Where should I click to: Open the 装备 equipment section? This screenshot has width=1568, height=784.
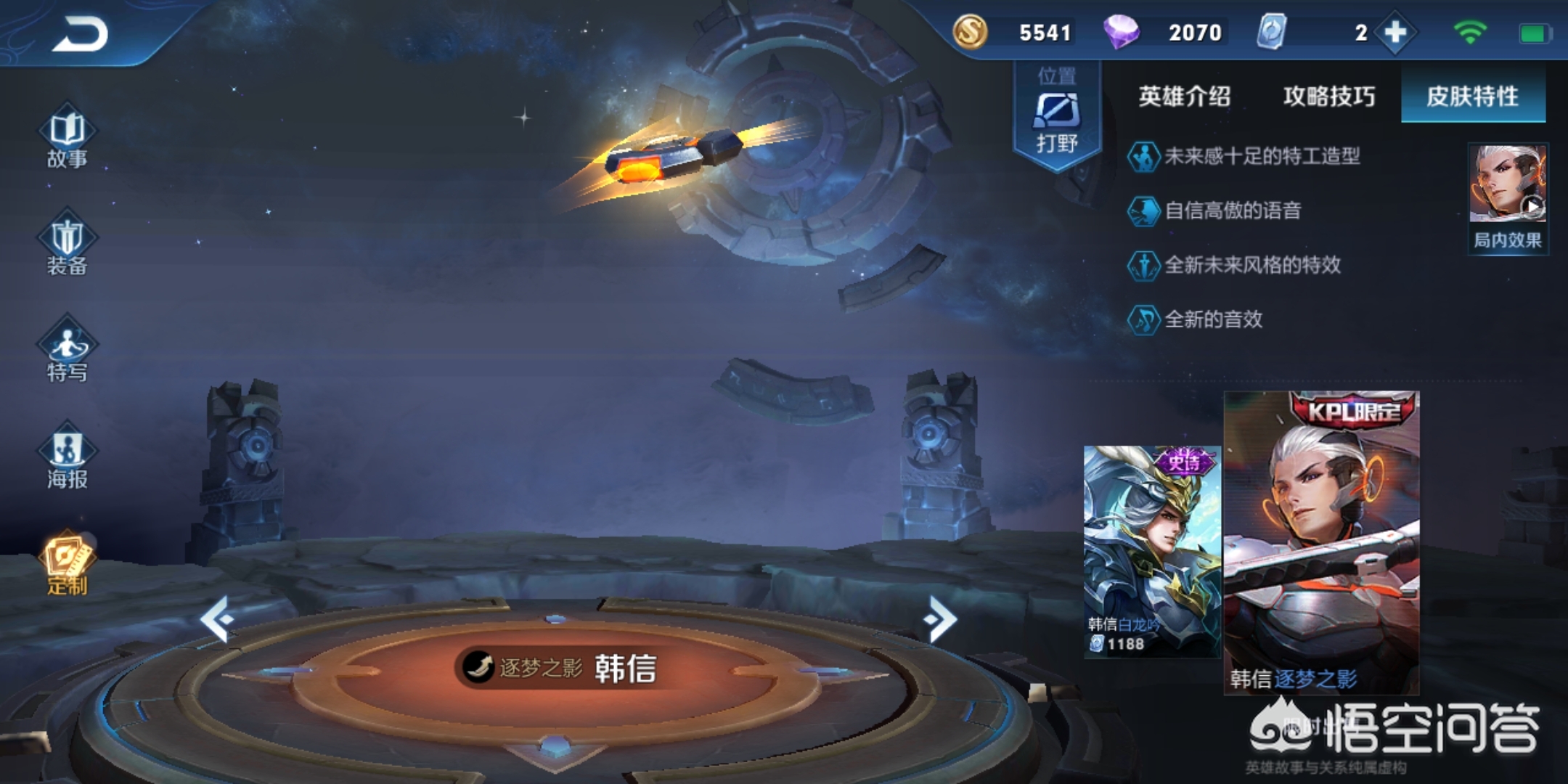click(x=67, y=245)
